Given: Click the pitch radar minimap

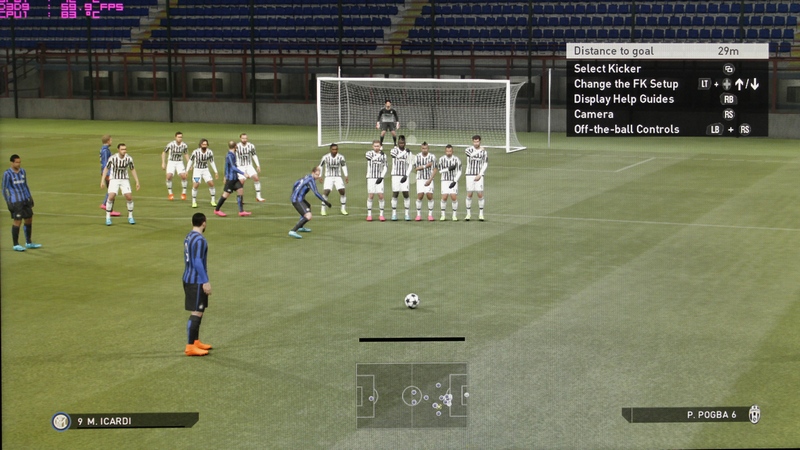Looking at the screenshot, I should click(x=411, y=396).
